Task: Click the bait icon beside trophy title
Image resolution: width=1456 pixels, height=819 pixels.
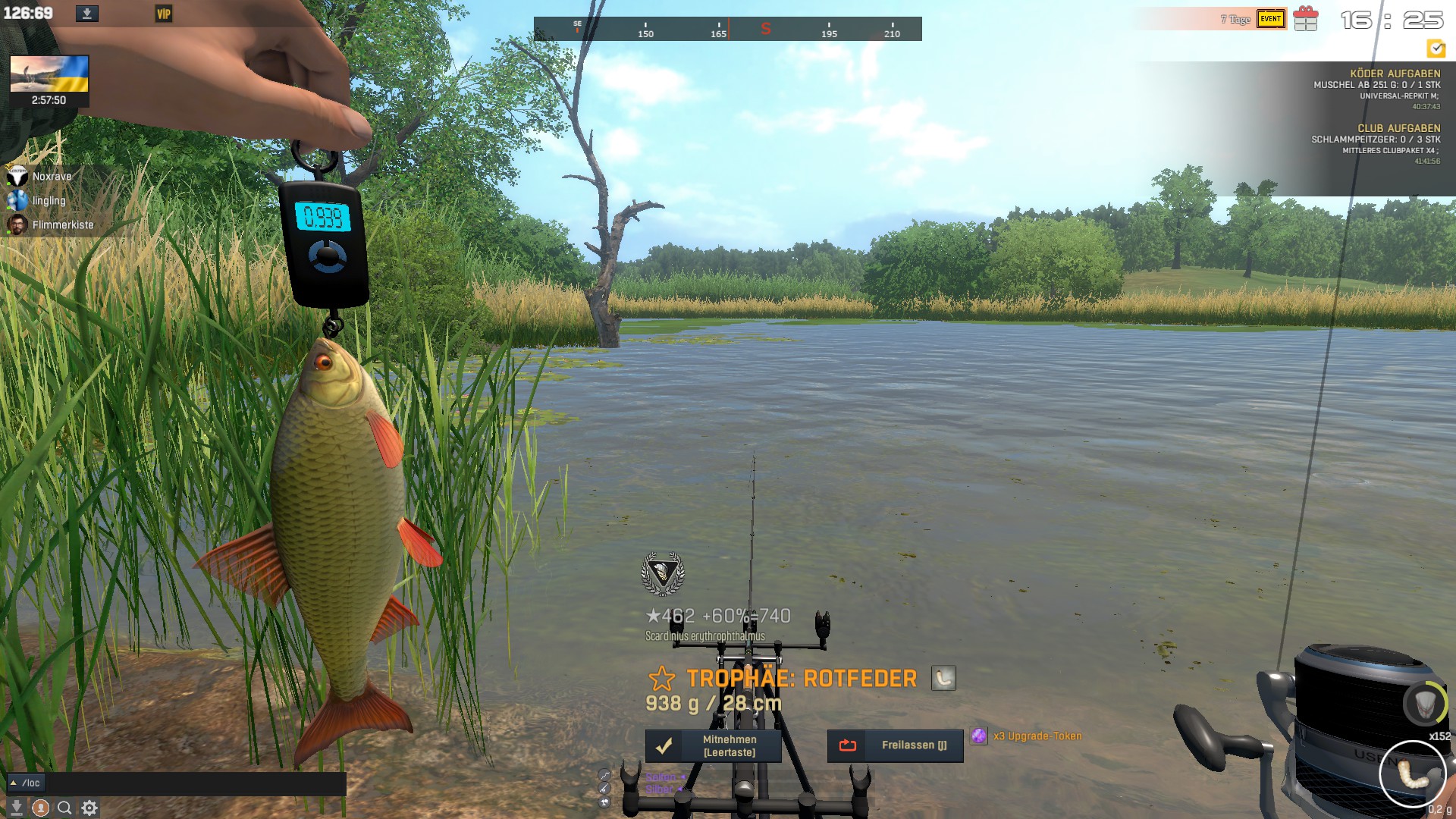Action: point(943,678)
